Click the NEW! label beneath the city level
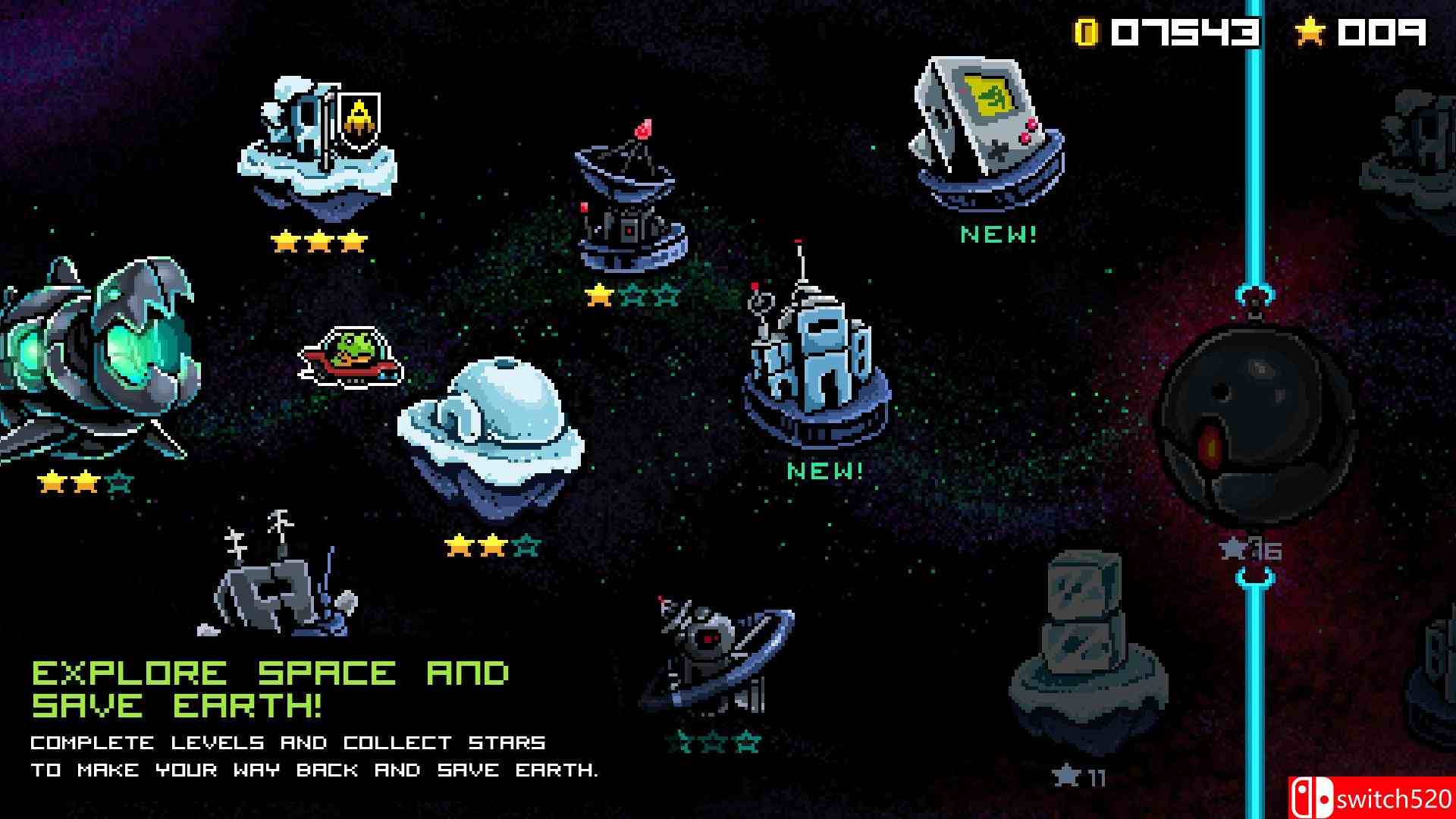 click(x=824, y=472)
